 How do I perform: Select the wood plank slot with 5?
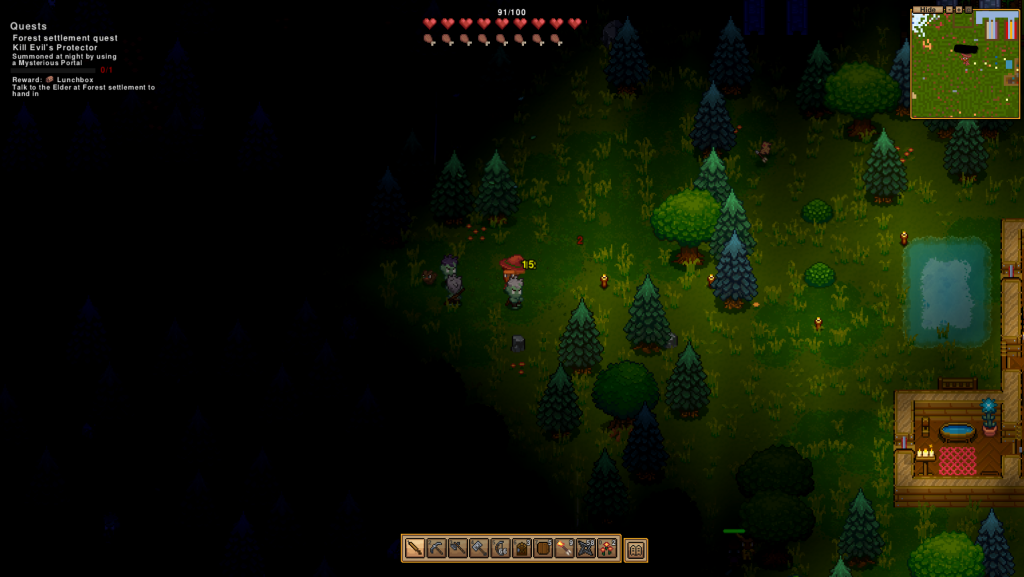543,548
